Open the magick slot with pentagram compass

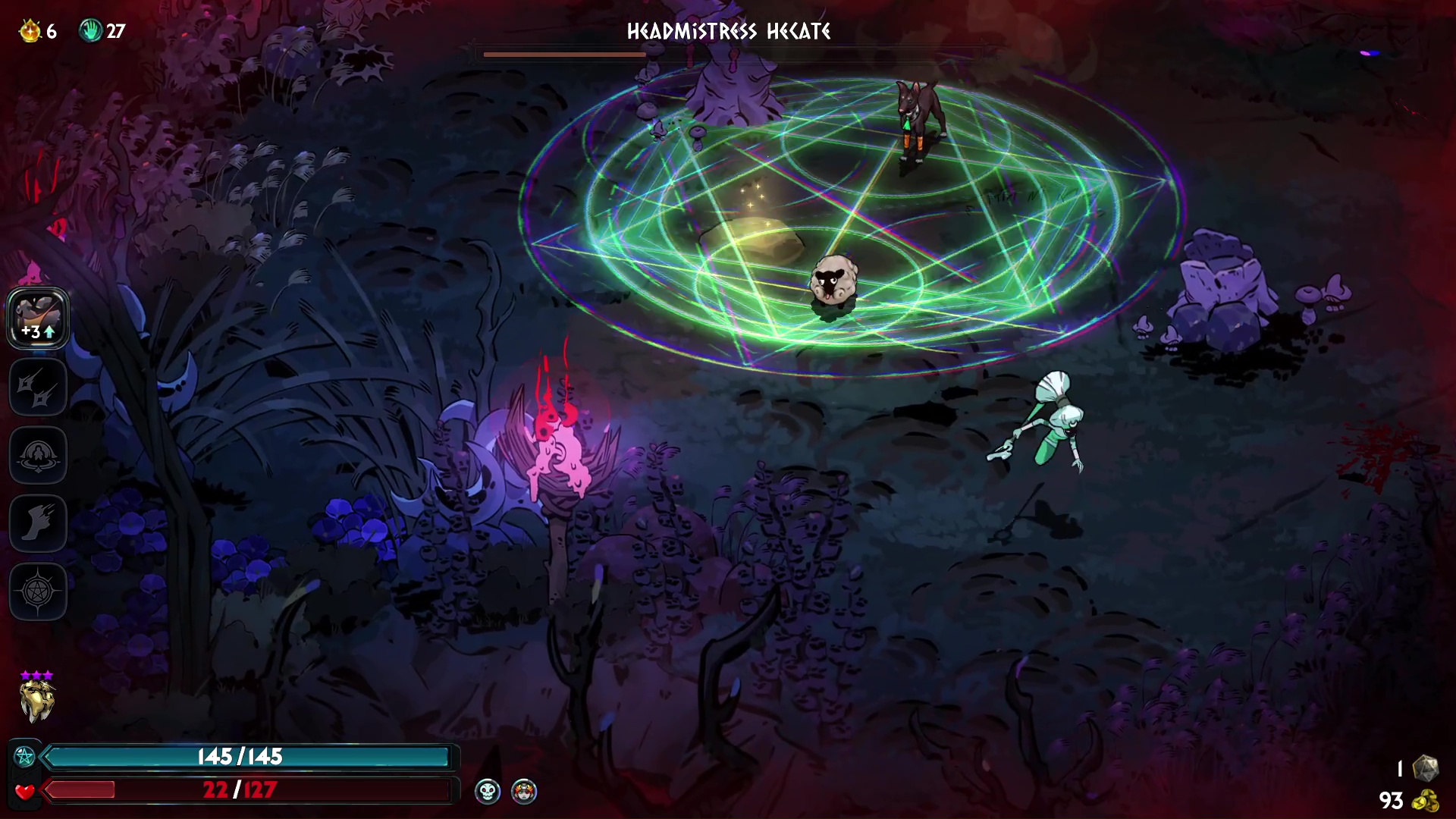tap(38, 591)
